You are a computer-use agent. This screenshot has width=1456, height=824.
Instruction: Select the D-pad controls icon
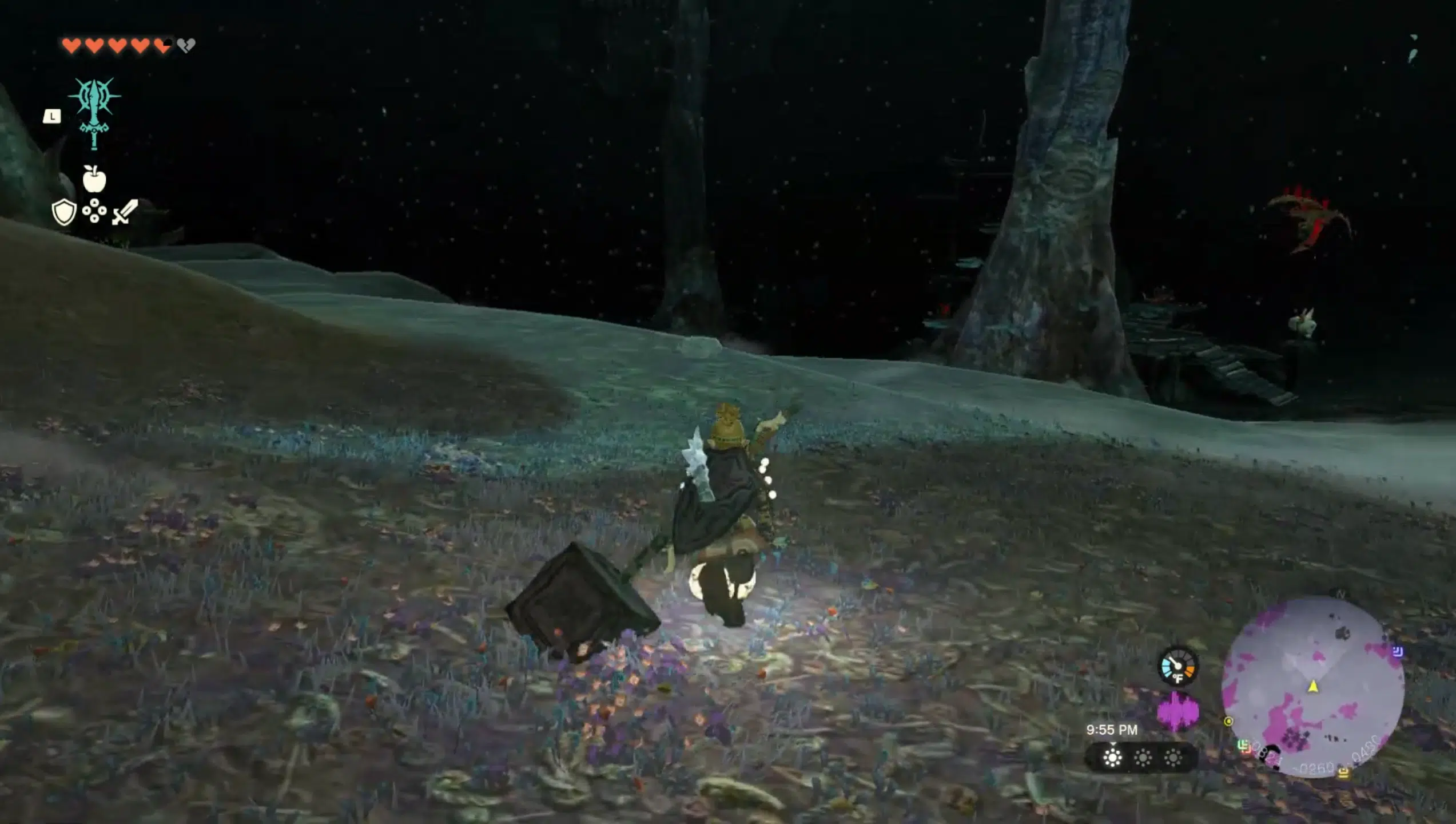tap(95, 211)
